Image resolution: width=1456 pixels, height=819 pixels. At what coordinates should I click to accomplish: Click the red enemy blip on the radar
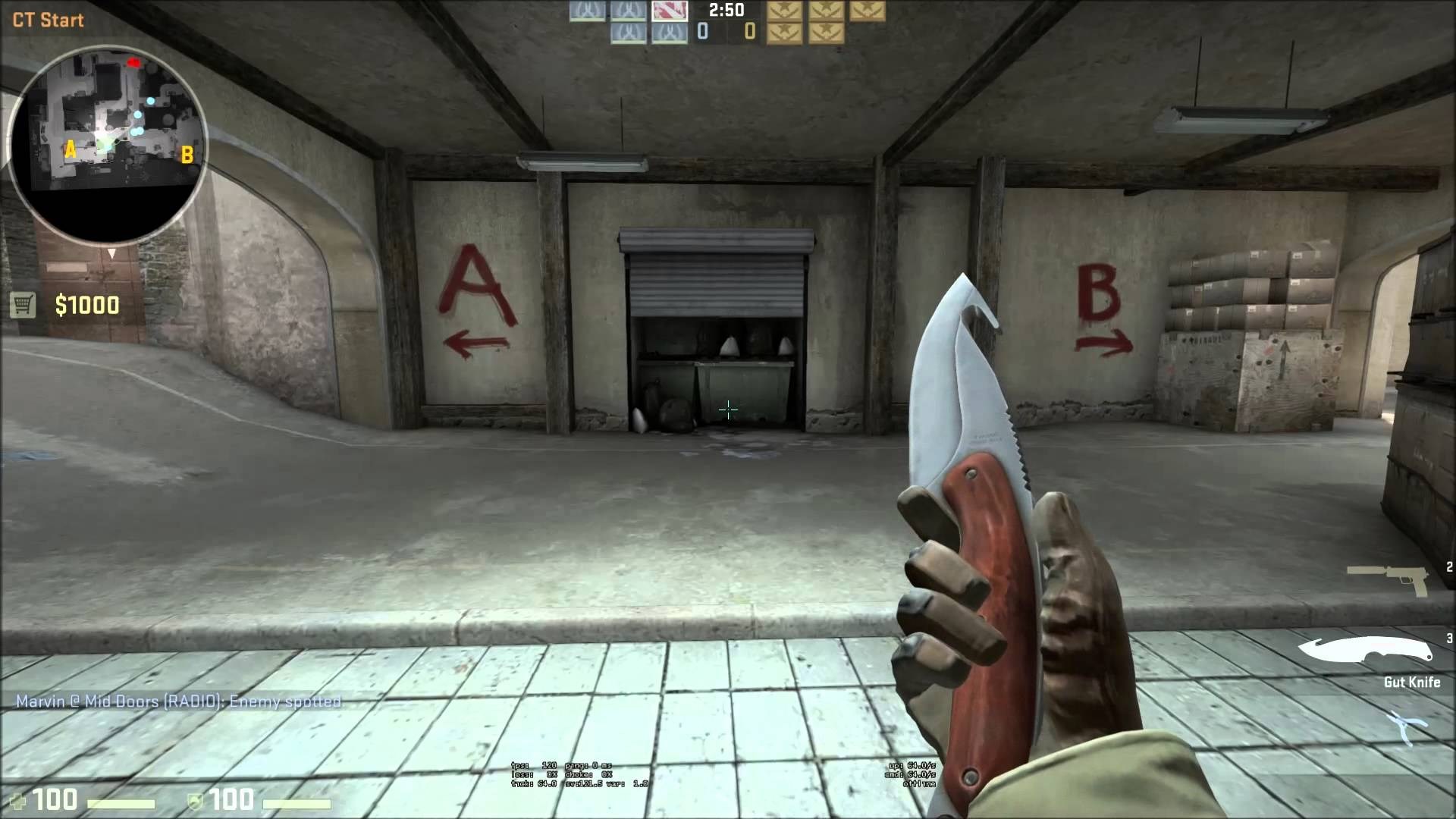(x=135, y=63)
